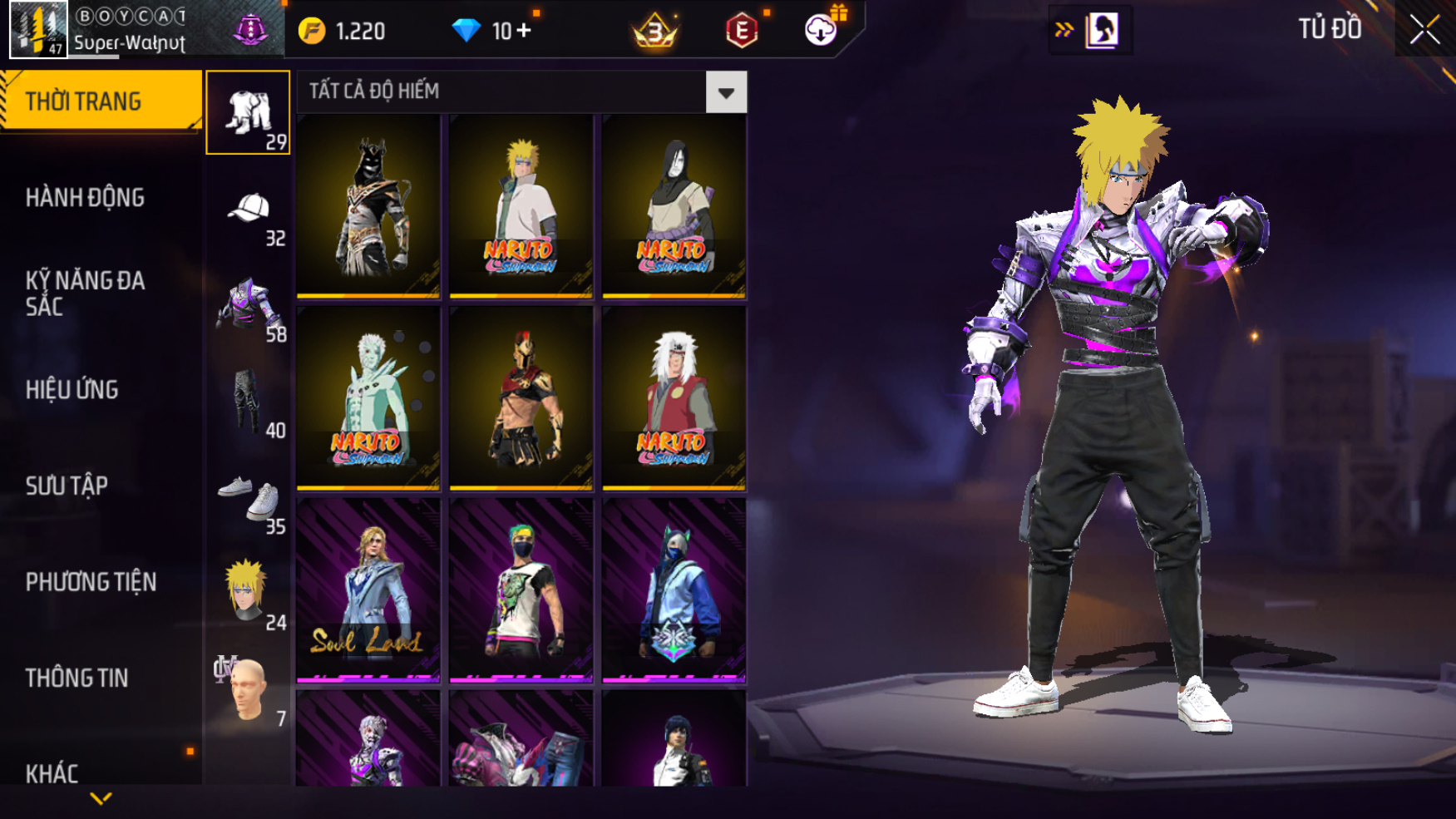The width and height of the screenshot is (1456, 819).
Task: Open Kỹ Năng Đa Sắc section
Action: [x=85, y=293]
